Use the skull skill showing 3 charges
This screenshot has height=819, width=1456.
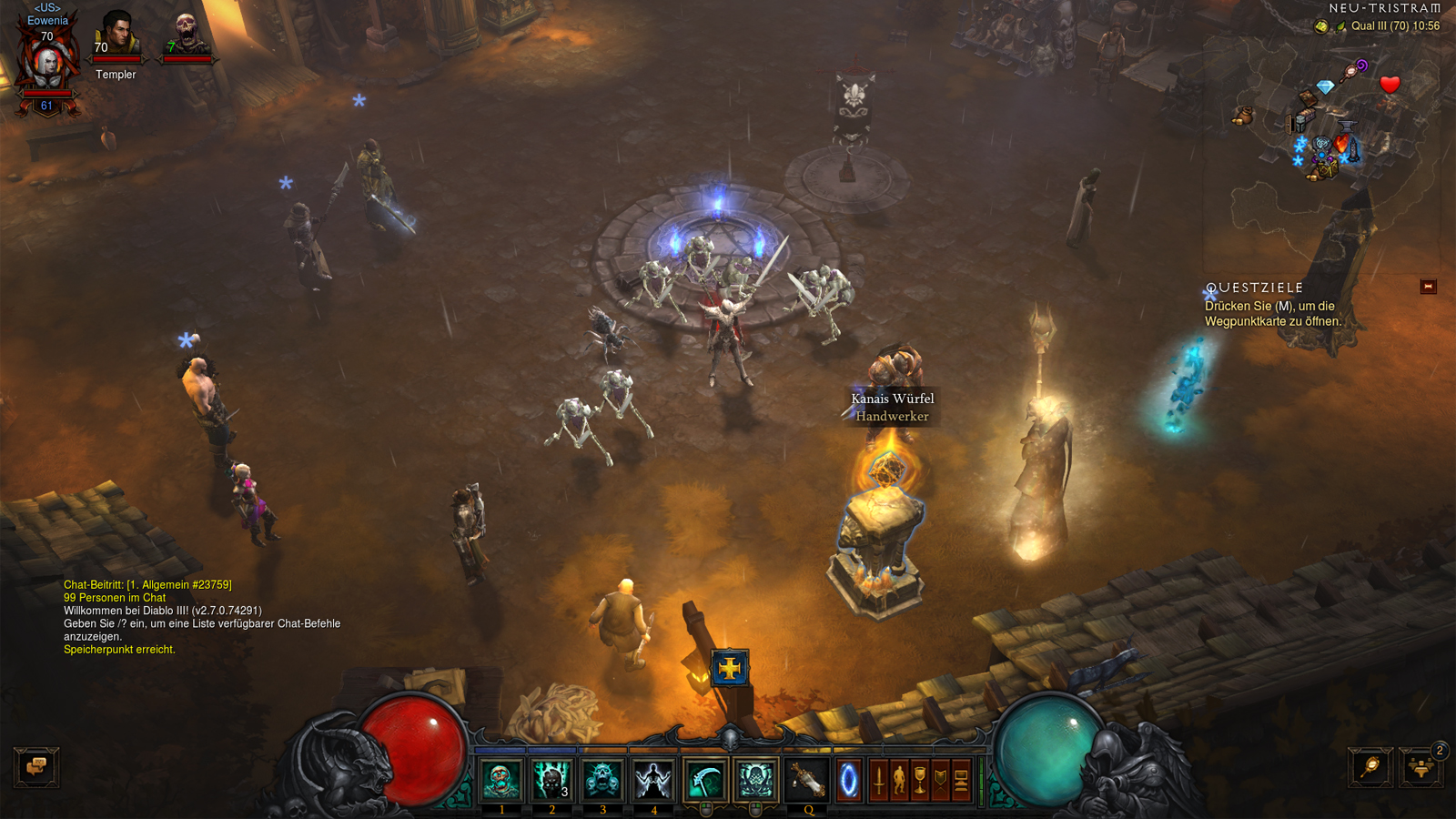point(551,780)
